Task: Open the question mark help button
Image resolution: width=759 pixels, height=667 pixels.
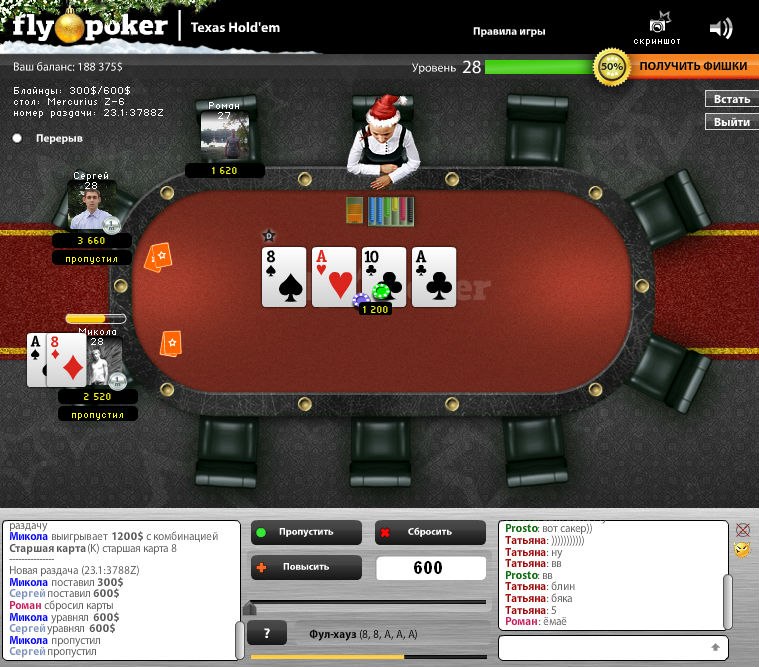Action: pos(267,633)
